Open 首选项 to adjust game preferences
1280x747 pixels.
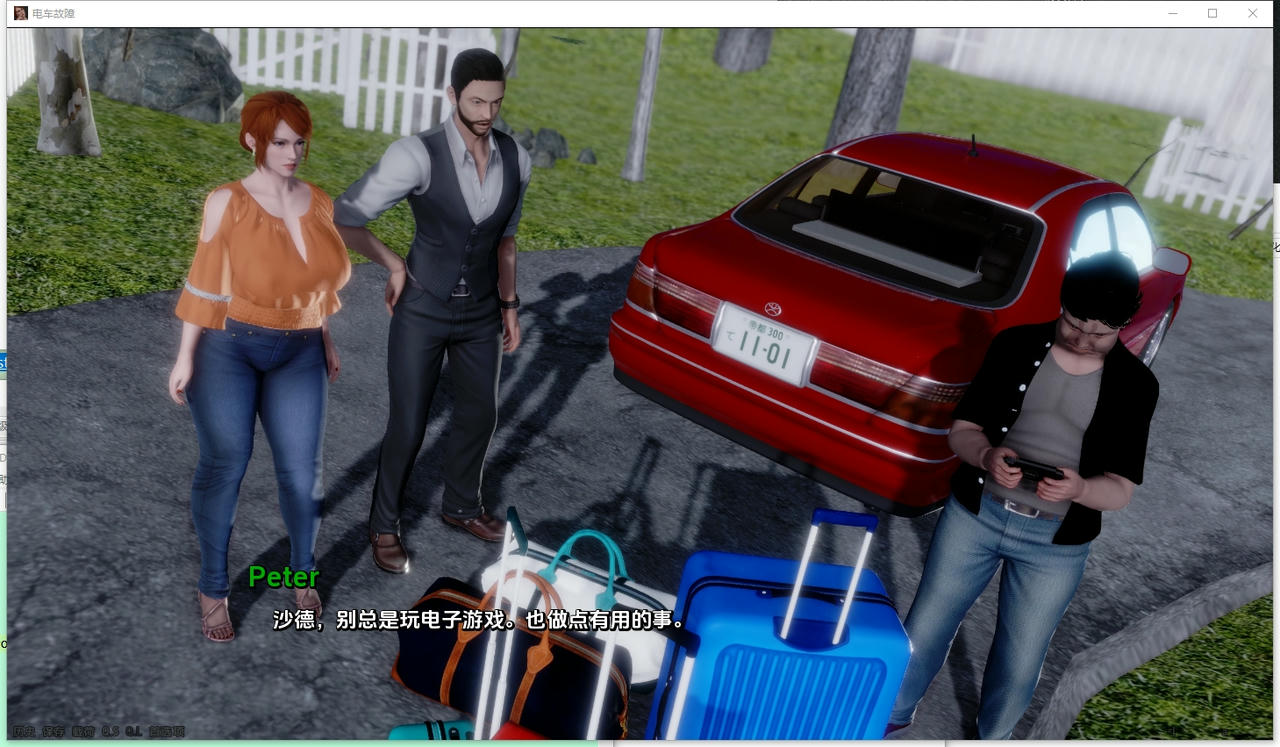tap(165, 731)
